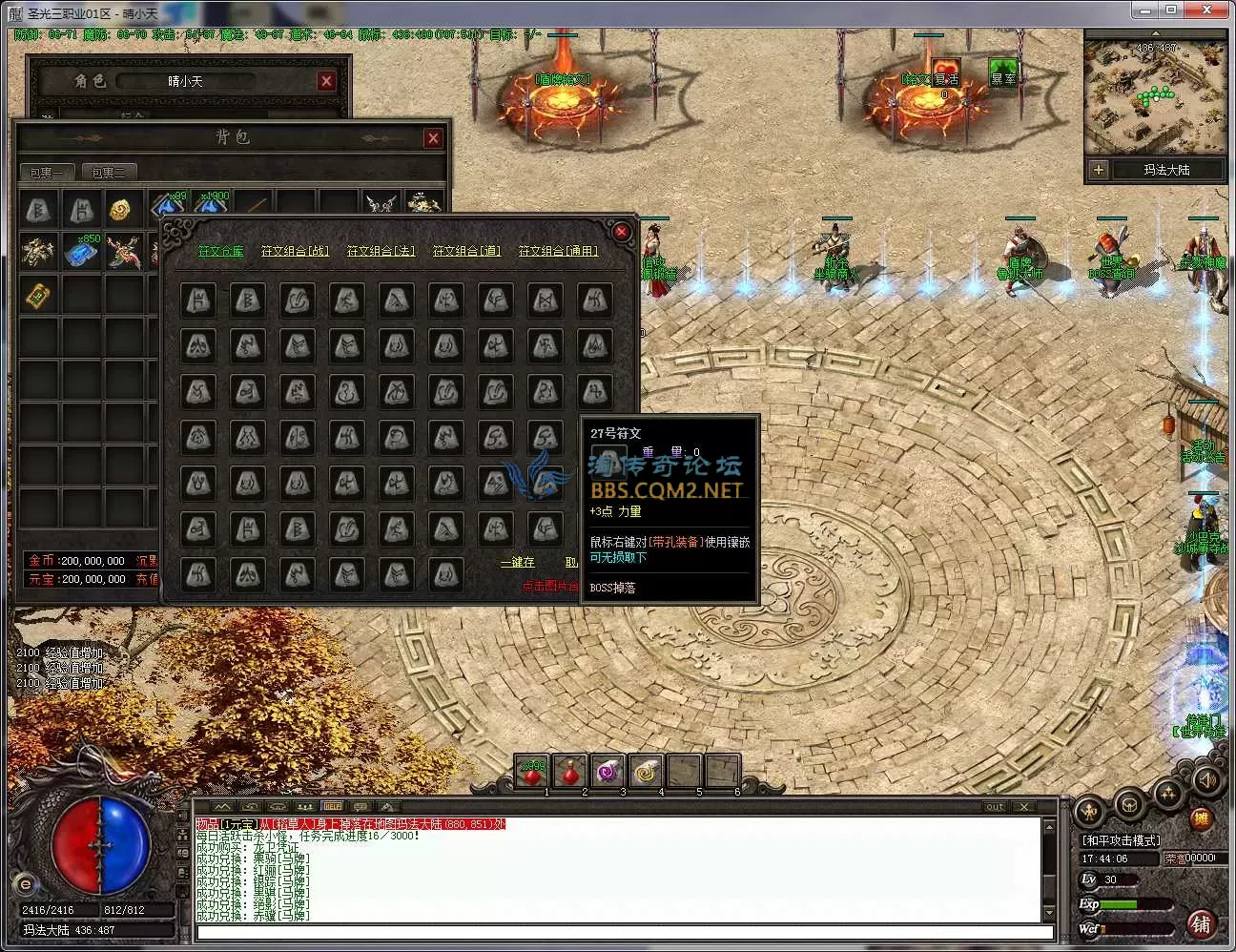Activate the purple scroll in hotbar slot 3
This screenshot has width=1236, height=952.
[608, 771]
